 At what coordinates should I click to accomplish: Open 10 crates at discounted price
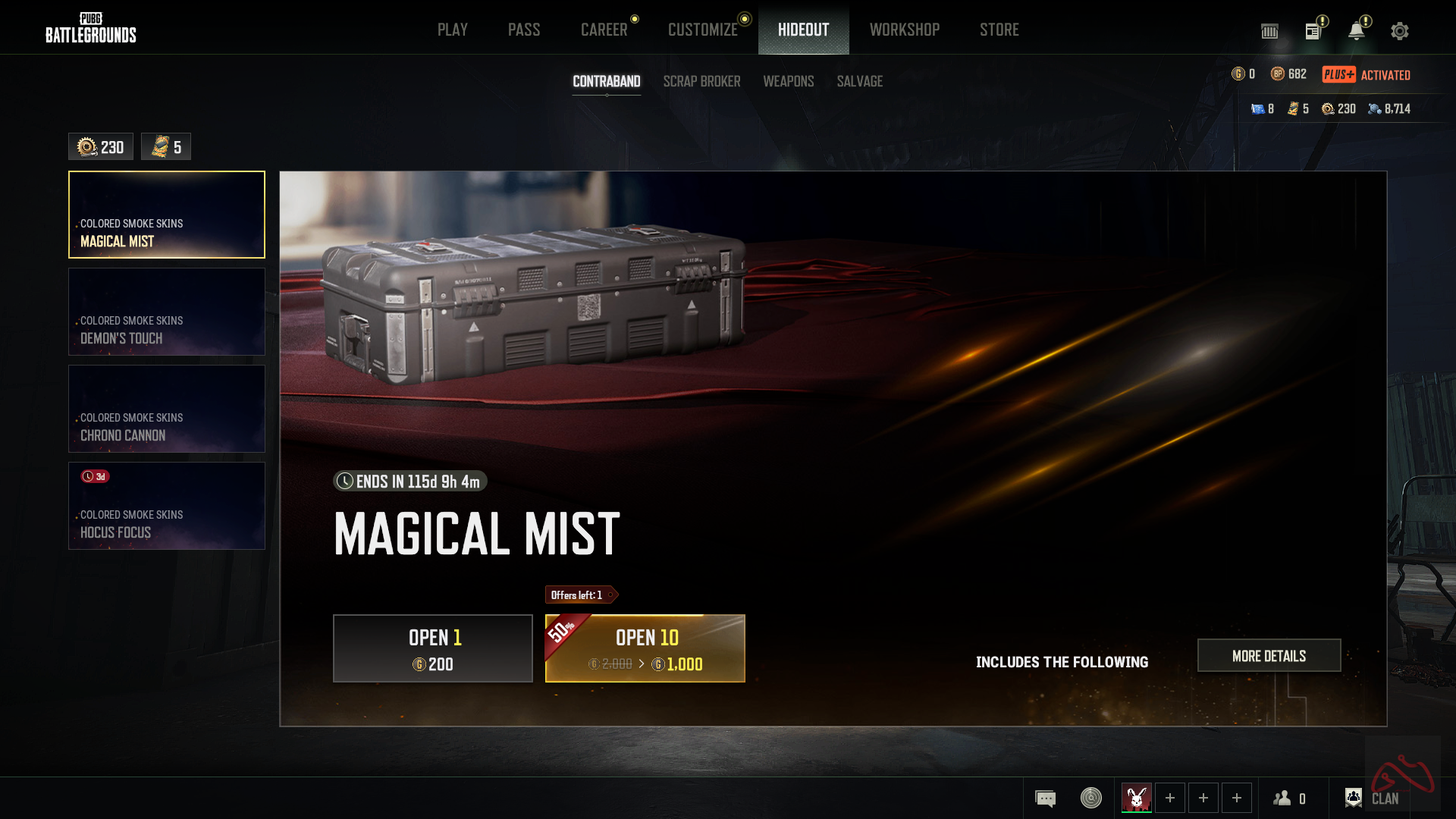coord(645,648)
